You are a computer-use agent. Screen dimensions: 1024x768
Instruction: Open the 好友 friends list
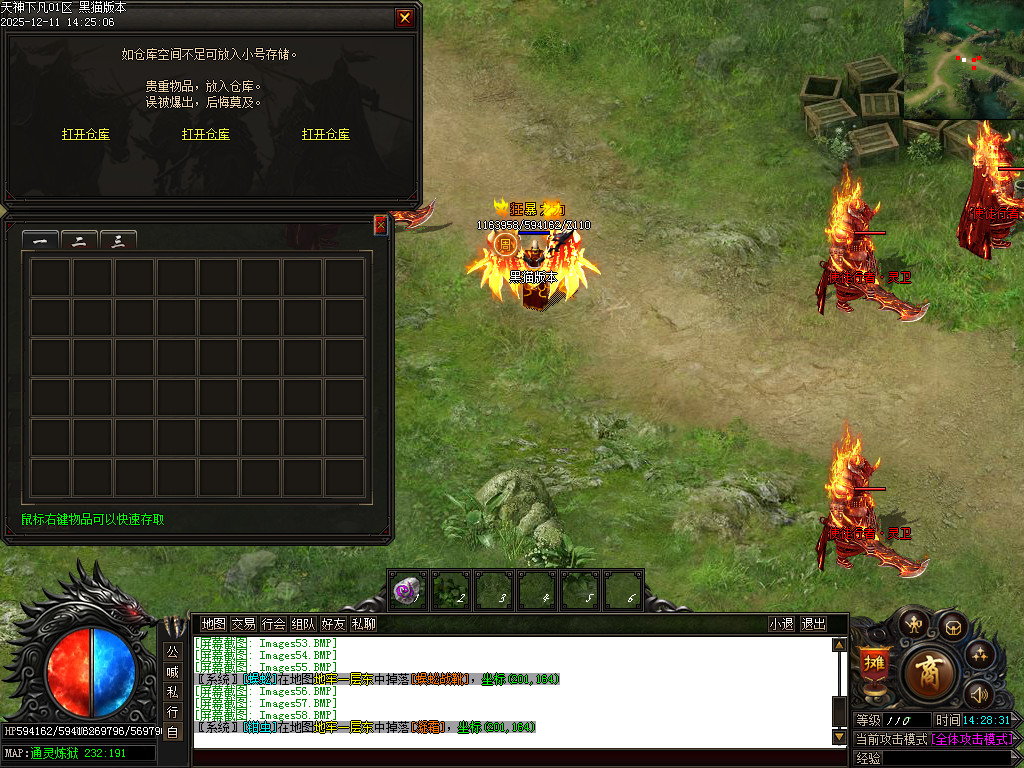pyautogui.click(x=334, y=624)
